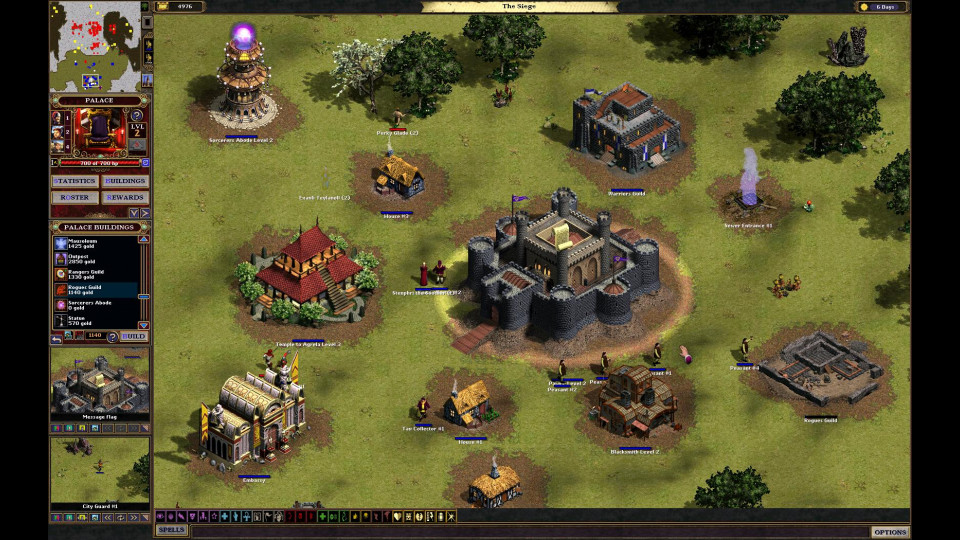The image size is (960, 540).
Task: Click the Build button
Action: (134, 337)
